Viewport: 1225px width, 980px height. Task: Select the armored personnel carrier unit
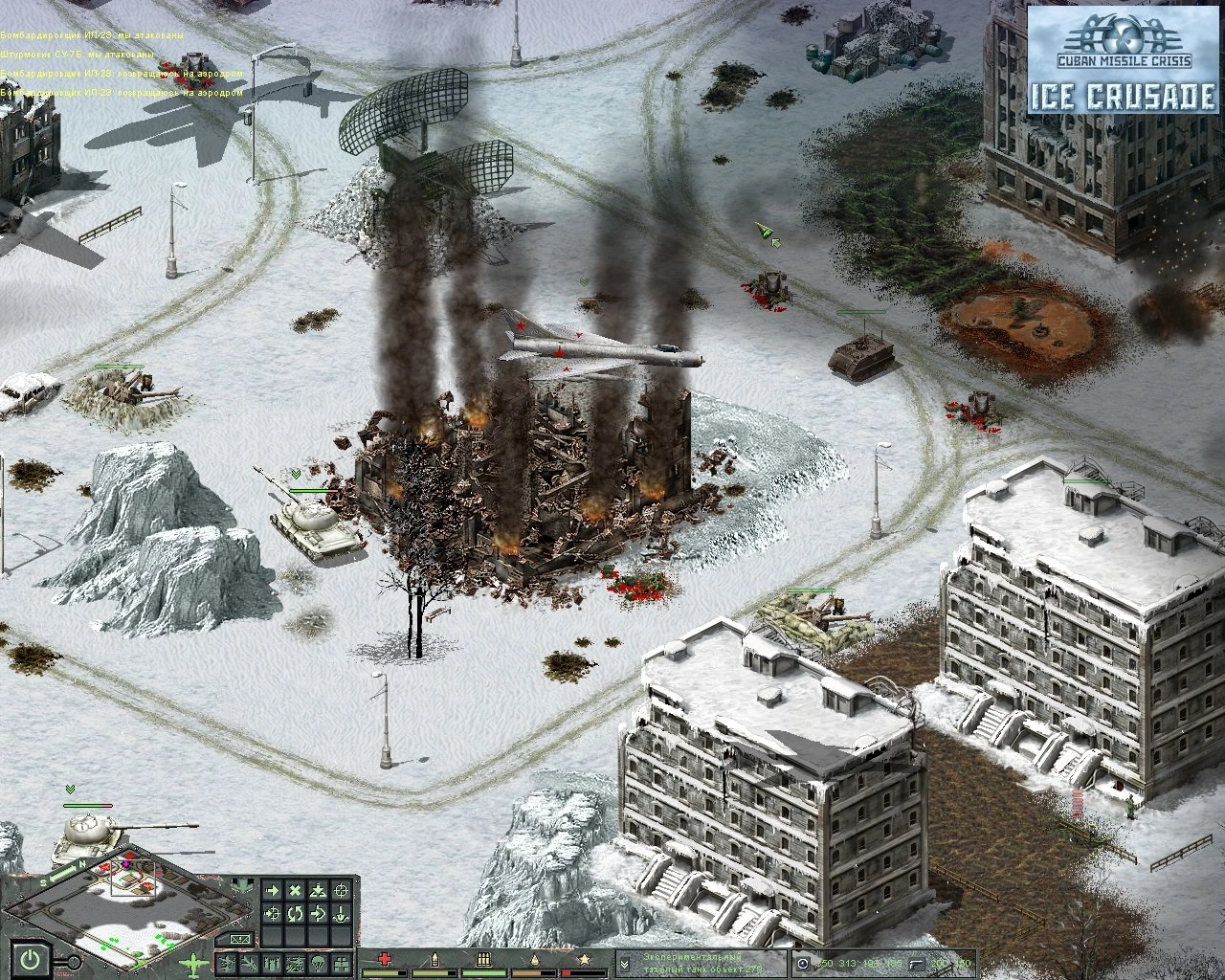pyautogui.click(x=862, y=354)
